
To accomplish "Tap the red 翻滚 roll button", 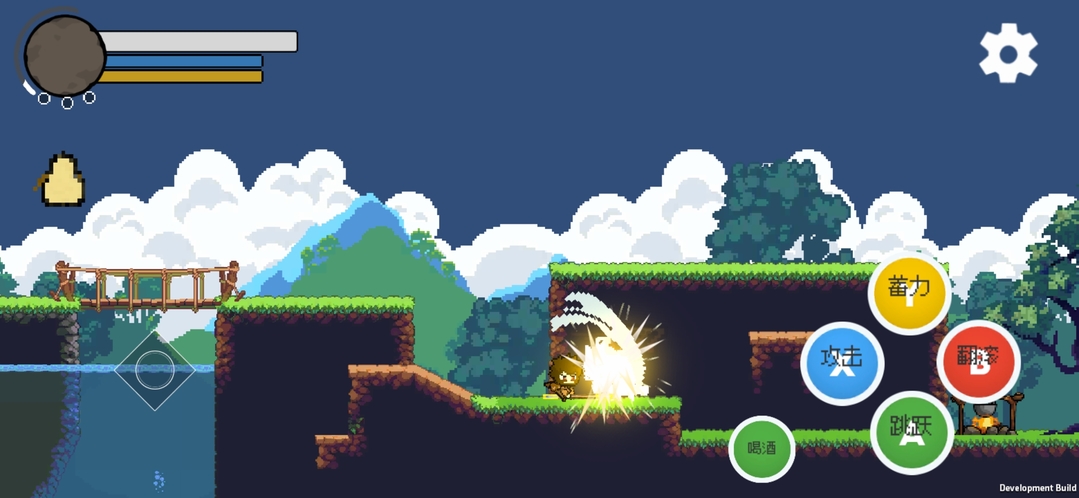I will coord(978,360).
